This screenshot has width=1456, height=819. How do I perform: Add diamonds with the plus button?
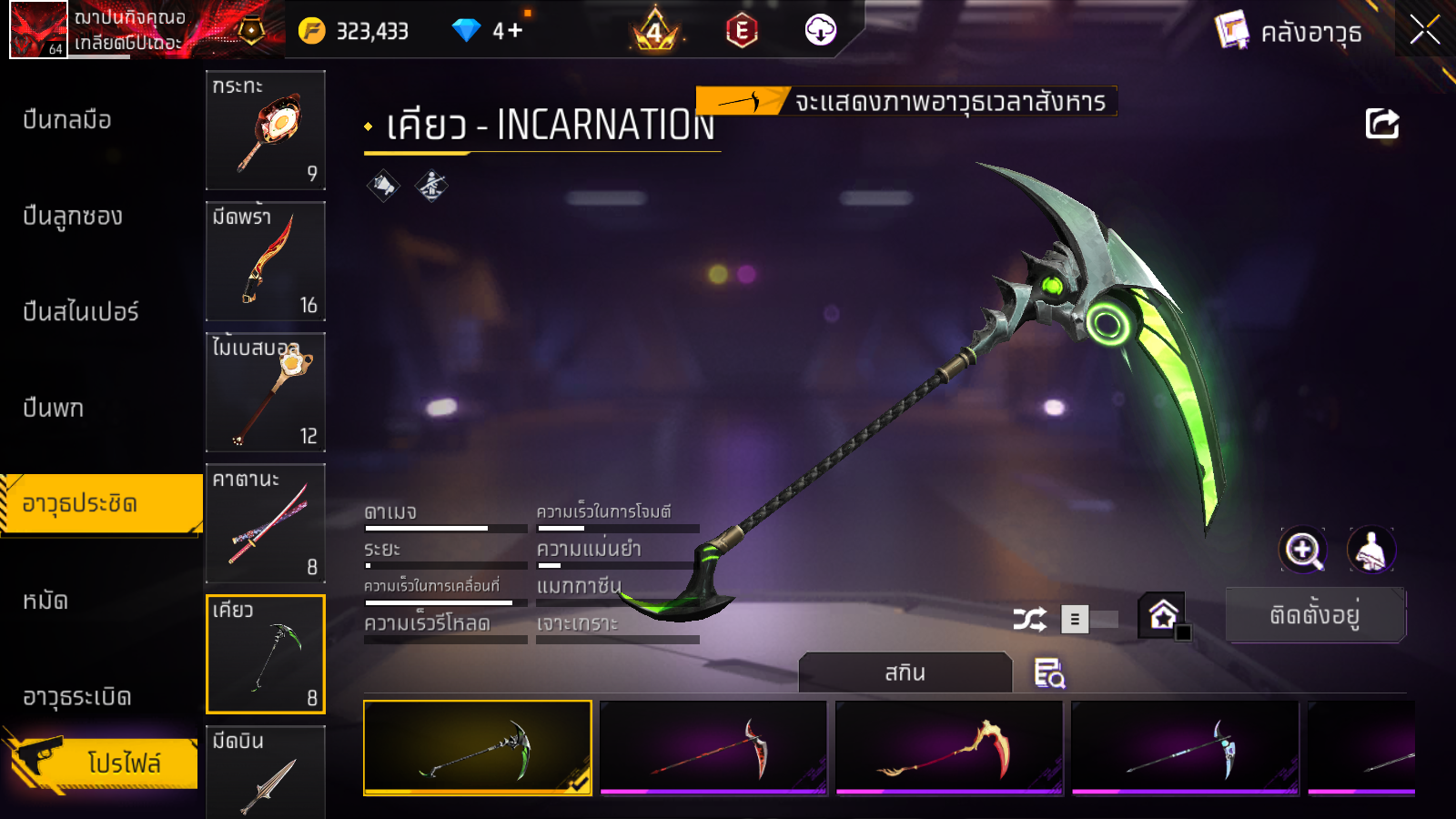click(x=515, y=31)
